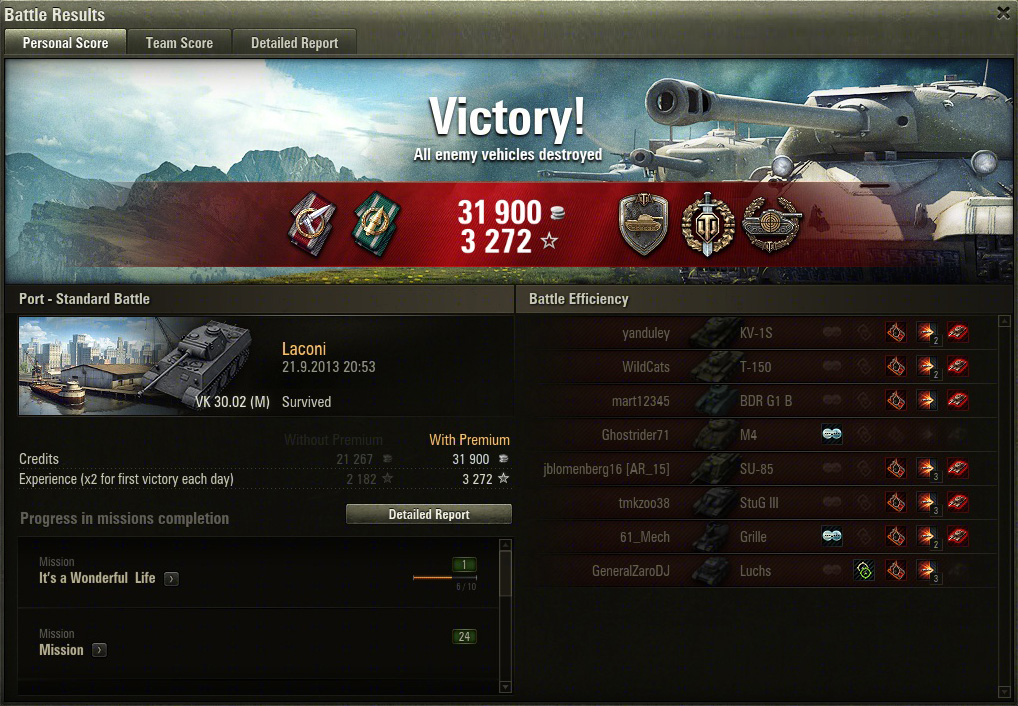Click the tank shield medal in the banner
1018x706 pixels.
(643, 224)
